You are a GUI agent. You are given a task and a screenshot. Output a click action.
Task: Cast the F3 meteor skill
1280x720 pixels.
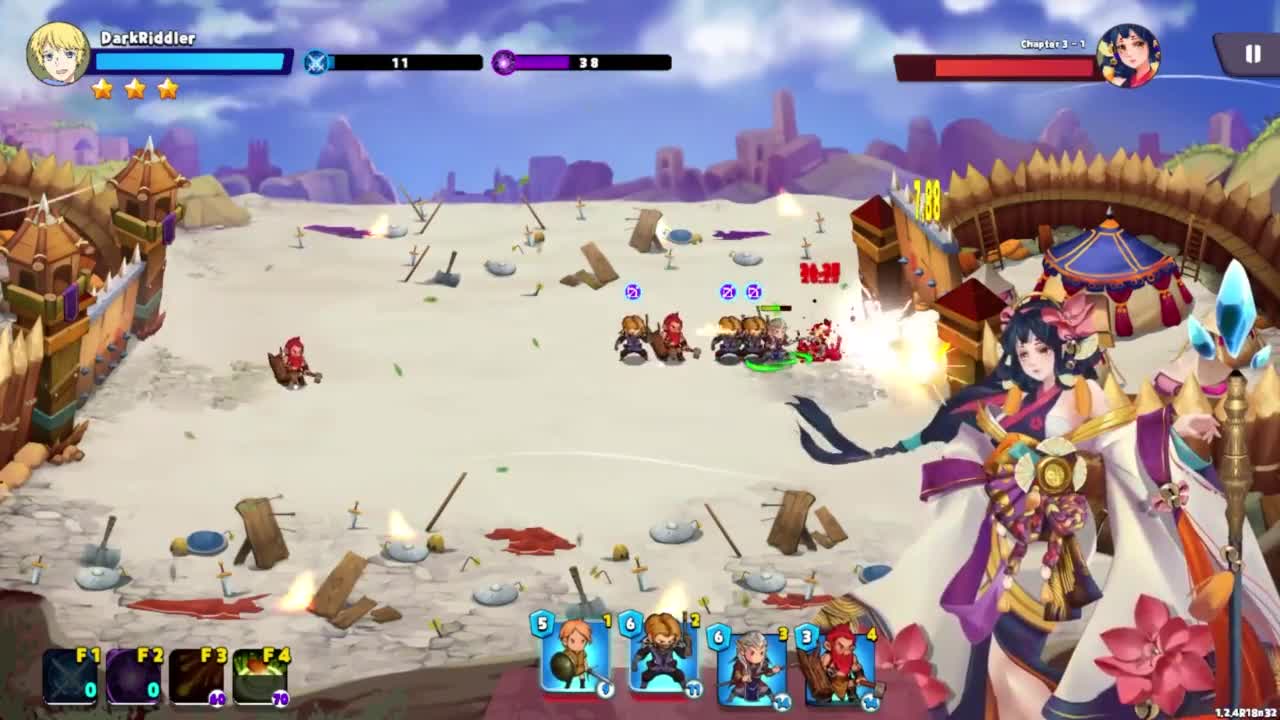[x=197, y=676]
